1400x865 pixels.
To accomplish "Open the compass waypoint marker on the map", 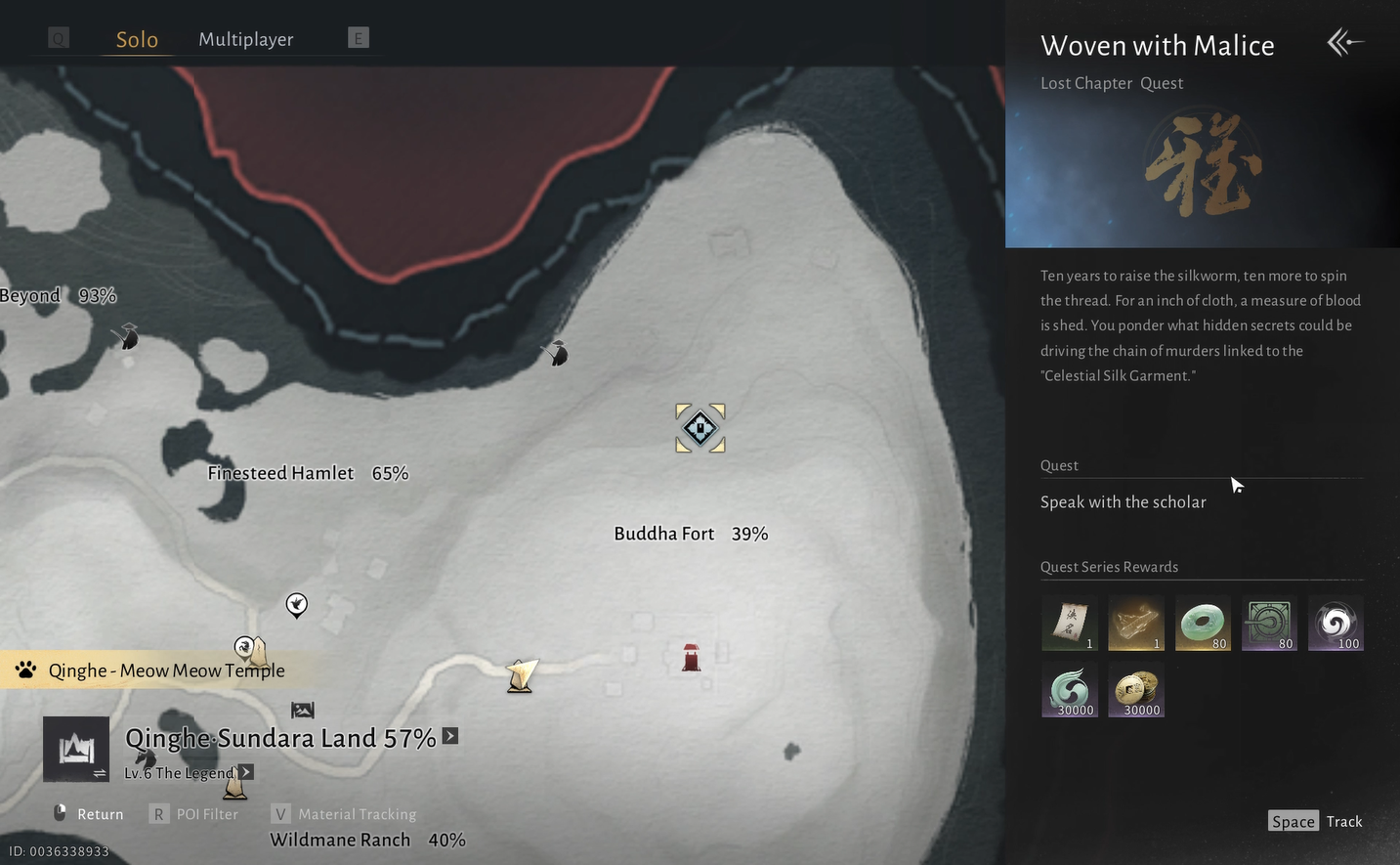I will tap(296, 606).
